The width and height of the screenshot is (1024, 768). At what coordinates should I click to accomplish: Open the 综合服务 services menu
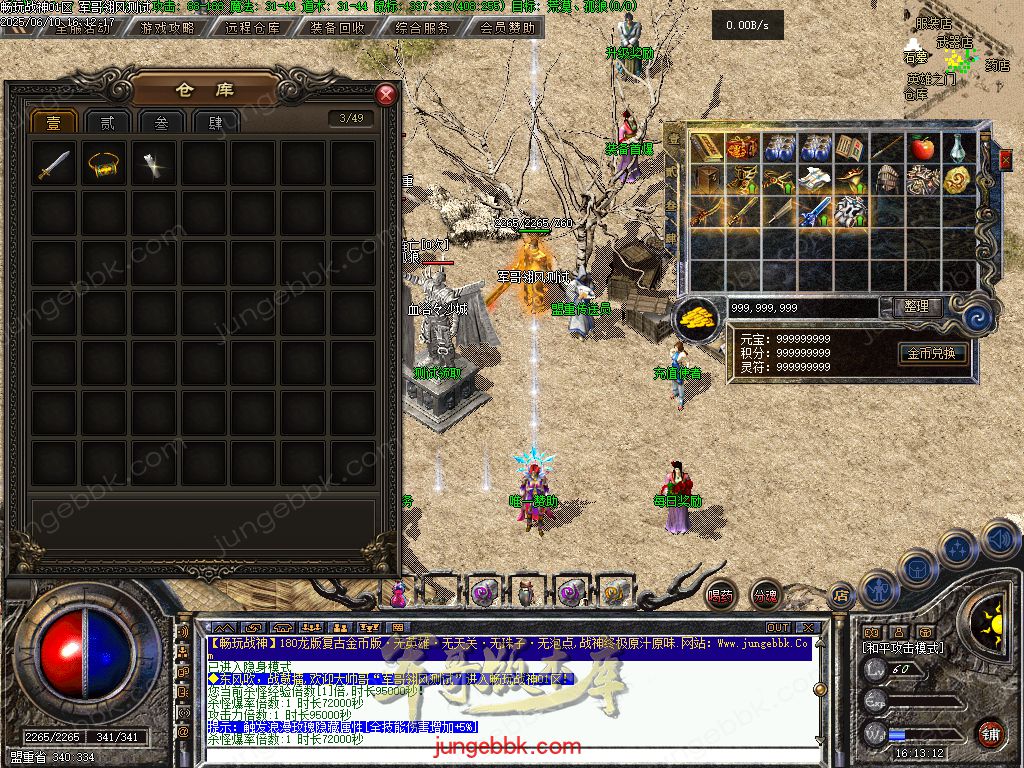coord(422,28)
